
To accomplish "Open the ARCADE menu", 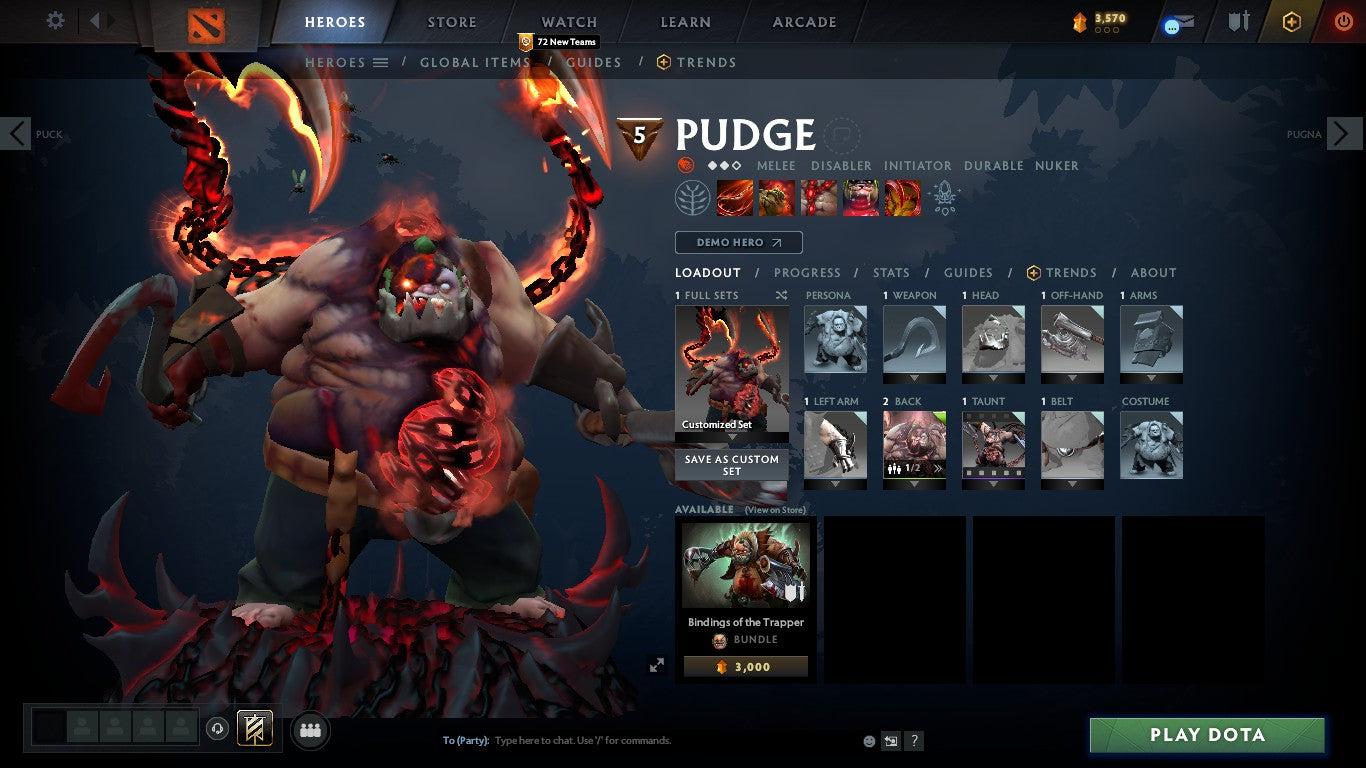I will click(x=802, y=21).
